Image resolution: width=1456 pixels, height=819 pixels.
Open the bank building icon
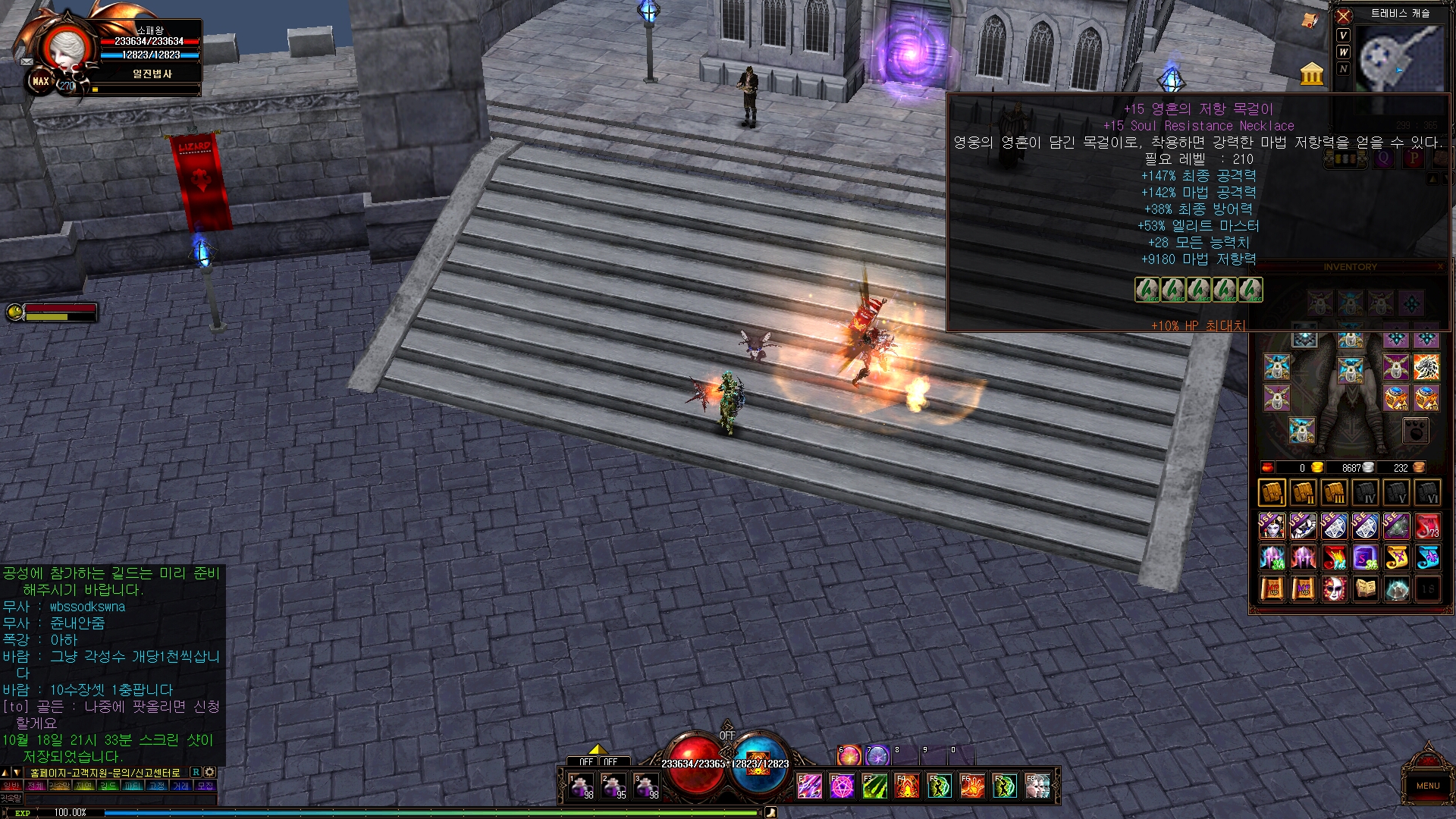coord(1311,74)
